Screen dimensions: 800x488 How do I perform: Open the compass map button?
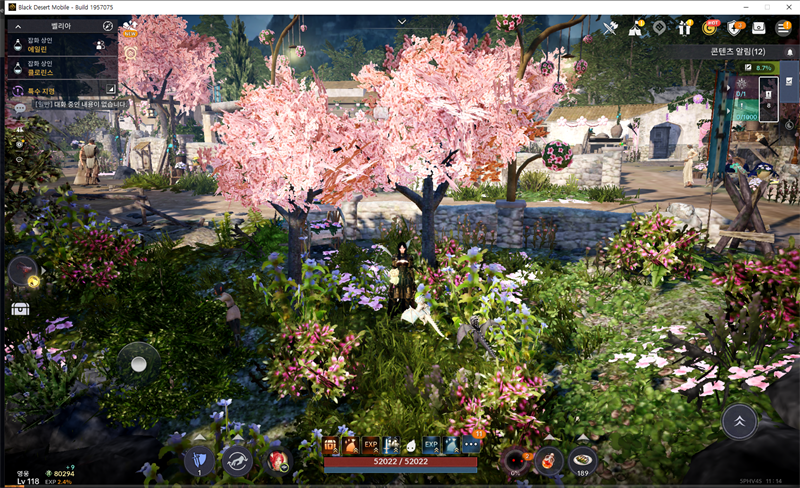click(108, 25)
